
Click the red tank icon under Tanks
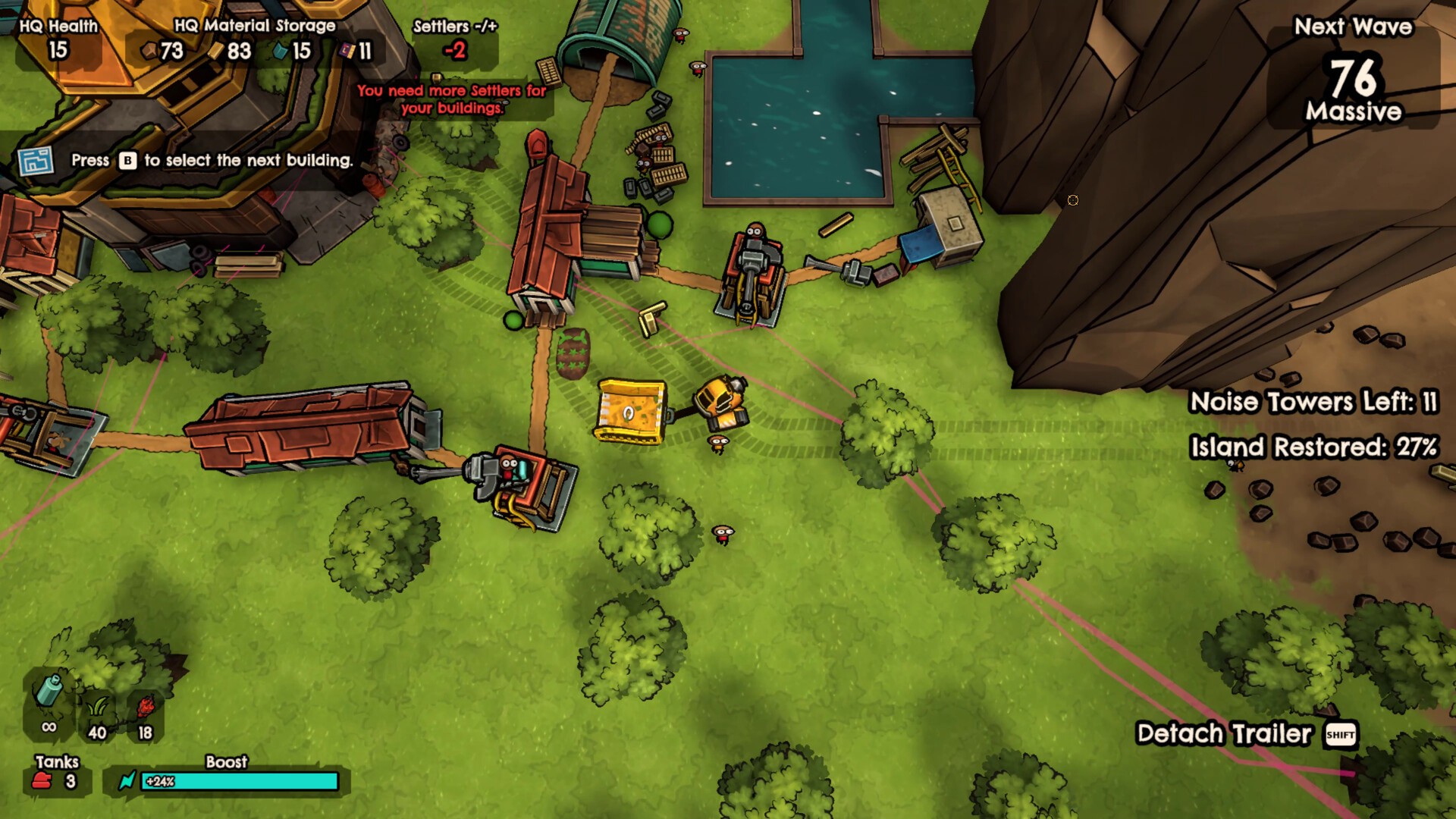tap(42, 781)
